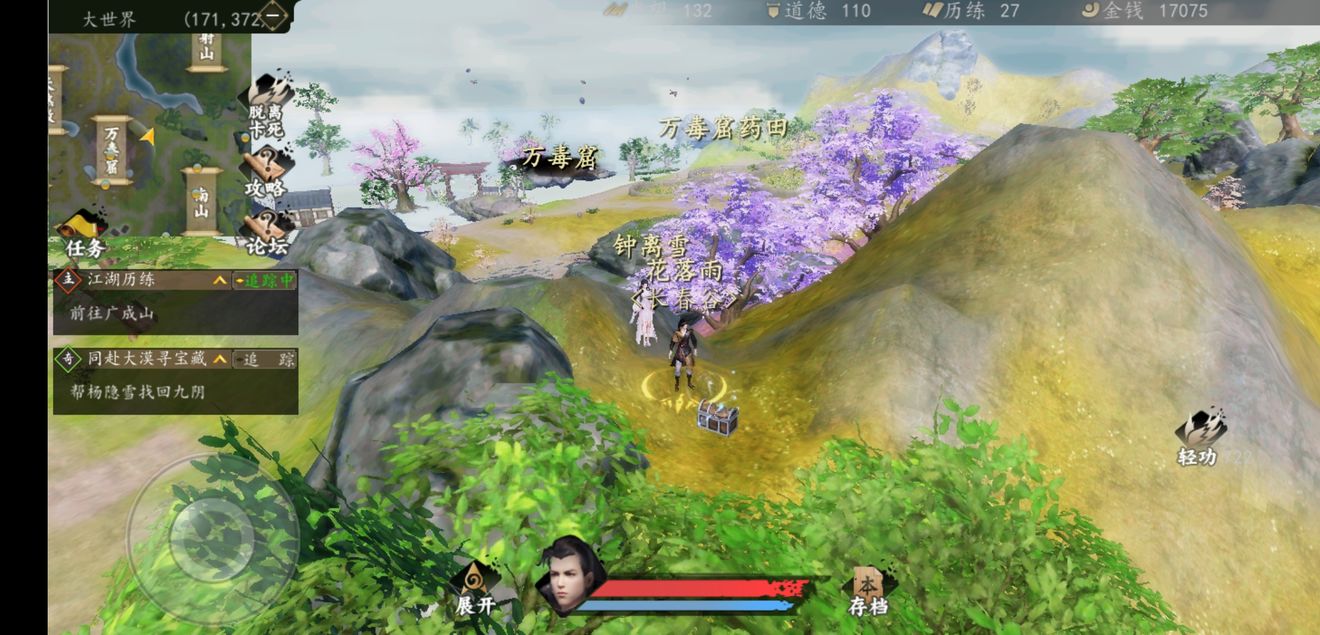
Task: Open the 论坛 forum
Action: coord(265,231)
